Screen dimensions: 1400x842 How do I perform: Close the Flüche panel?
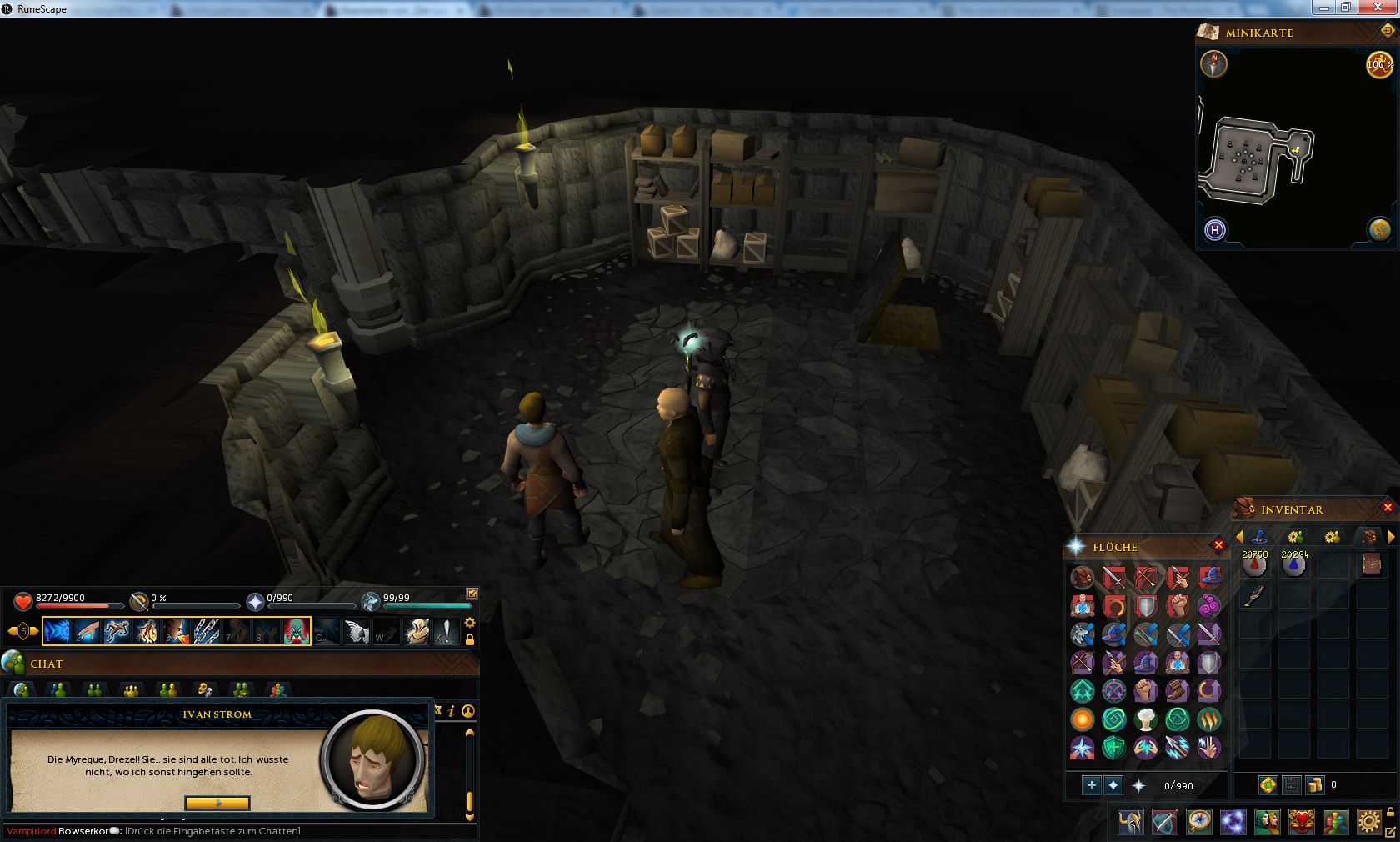point(1218,545)
